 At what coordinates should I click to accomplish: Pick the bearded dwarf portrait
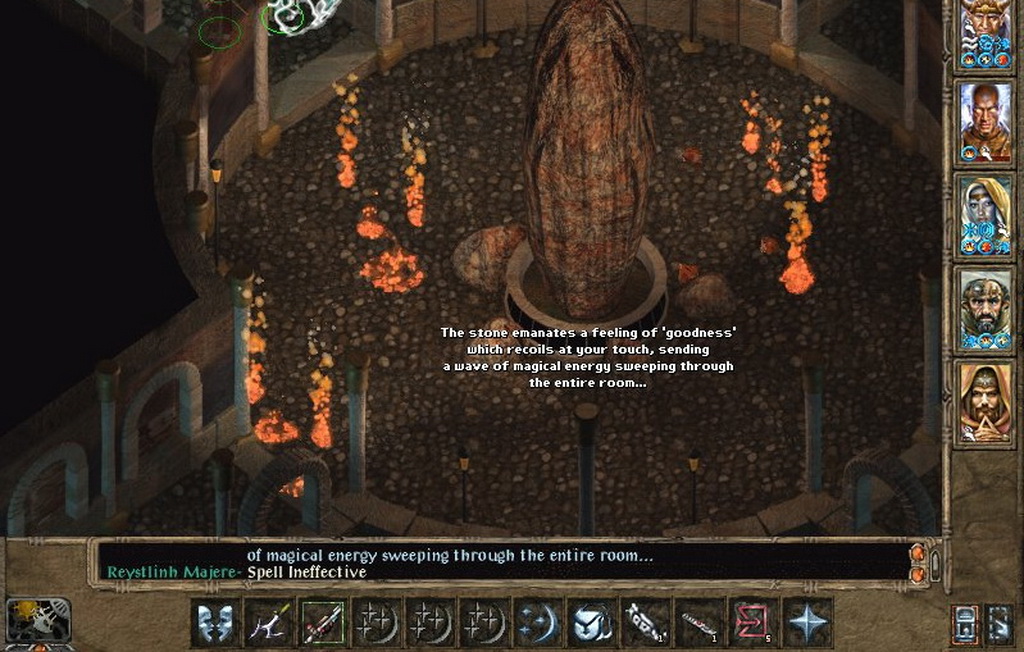[x=985, y=307]
